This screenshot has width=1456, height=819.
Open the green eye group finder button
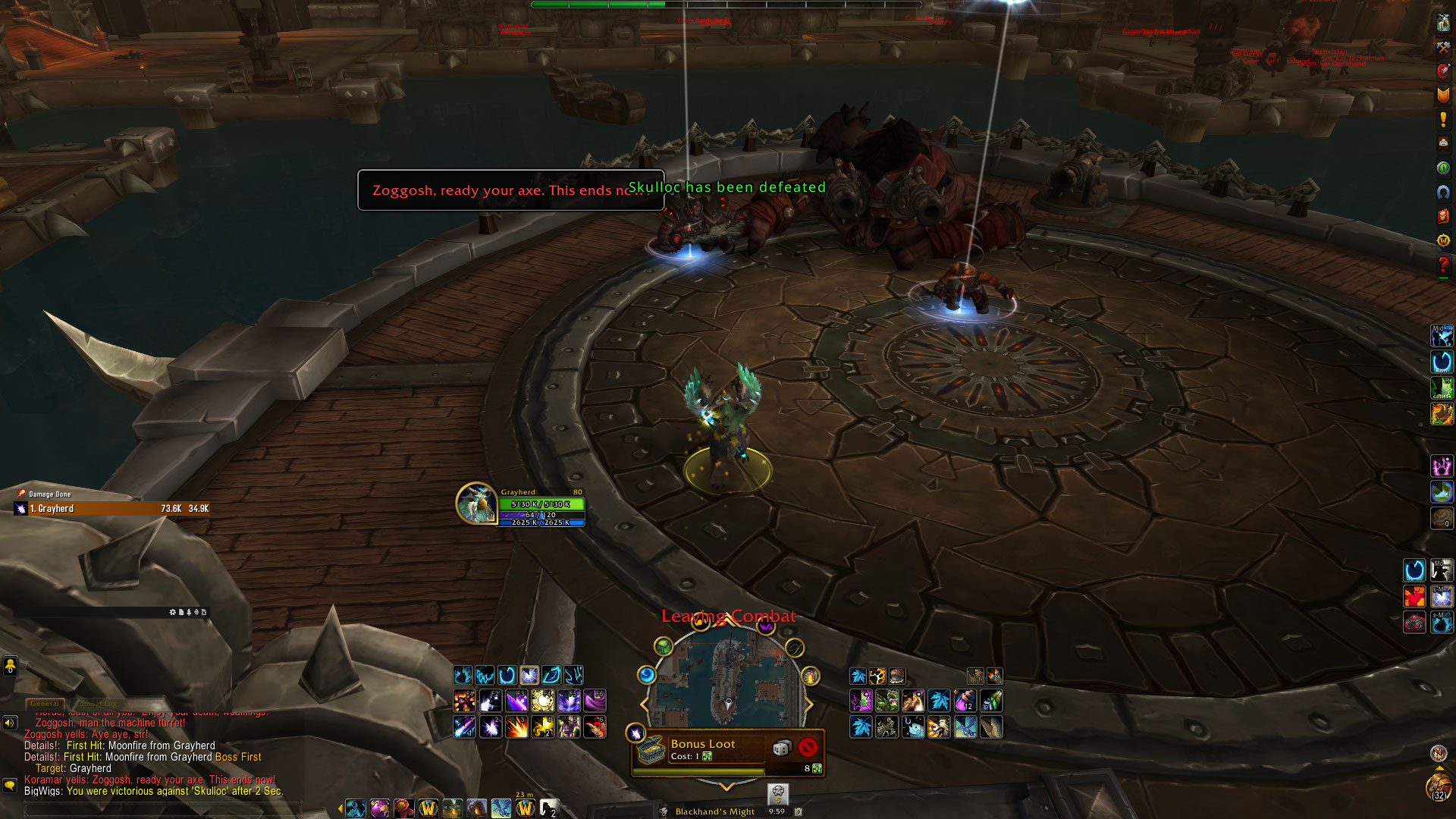click(1443, 168)
